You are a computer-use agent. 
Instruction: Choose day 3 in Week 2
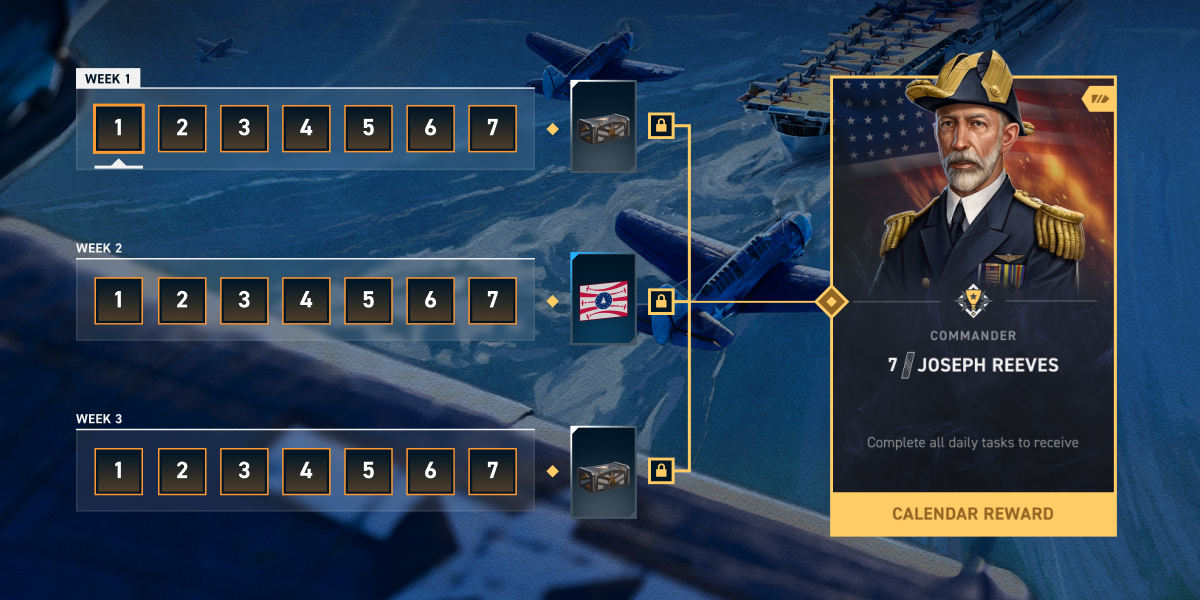(x=244, y=301)
